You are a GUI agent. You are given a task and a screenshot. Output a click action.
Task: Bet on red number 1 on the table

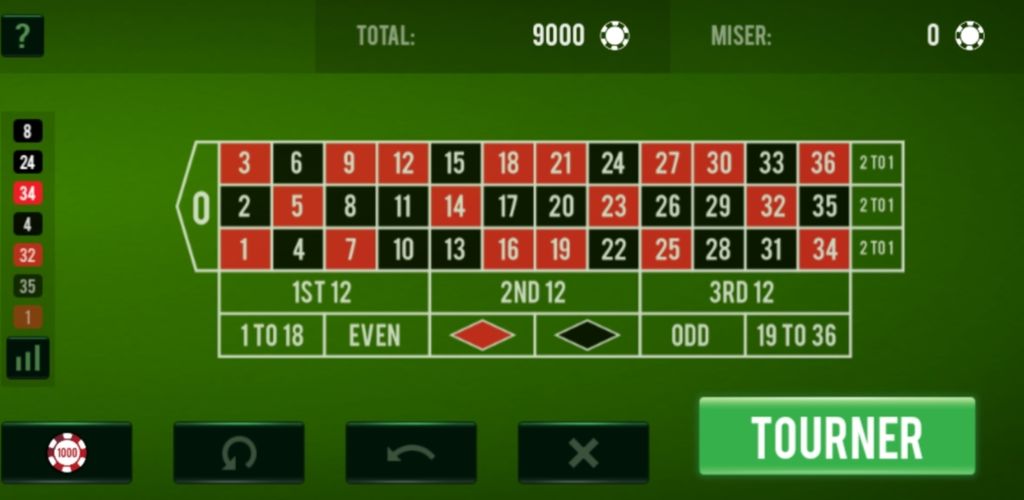(x=245, y=249)
